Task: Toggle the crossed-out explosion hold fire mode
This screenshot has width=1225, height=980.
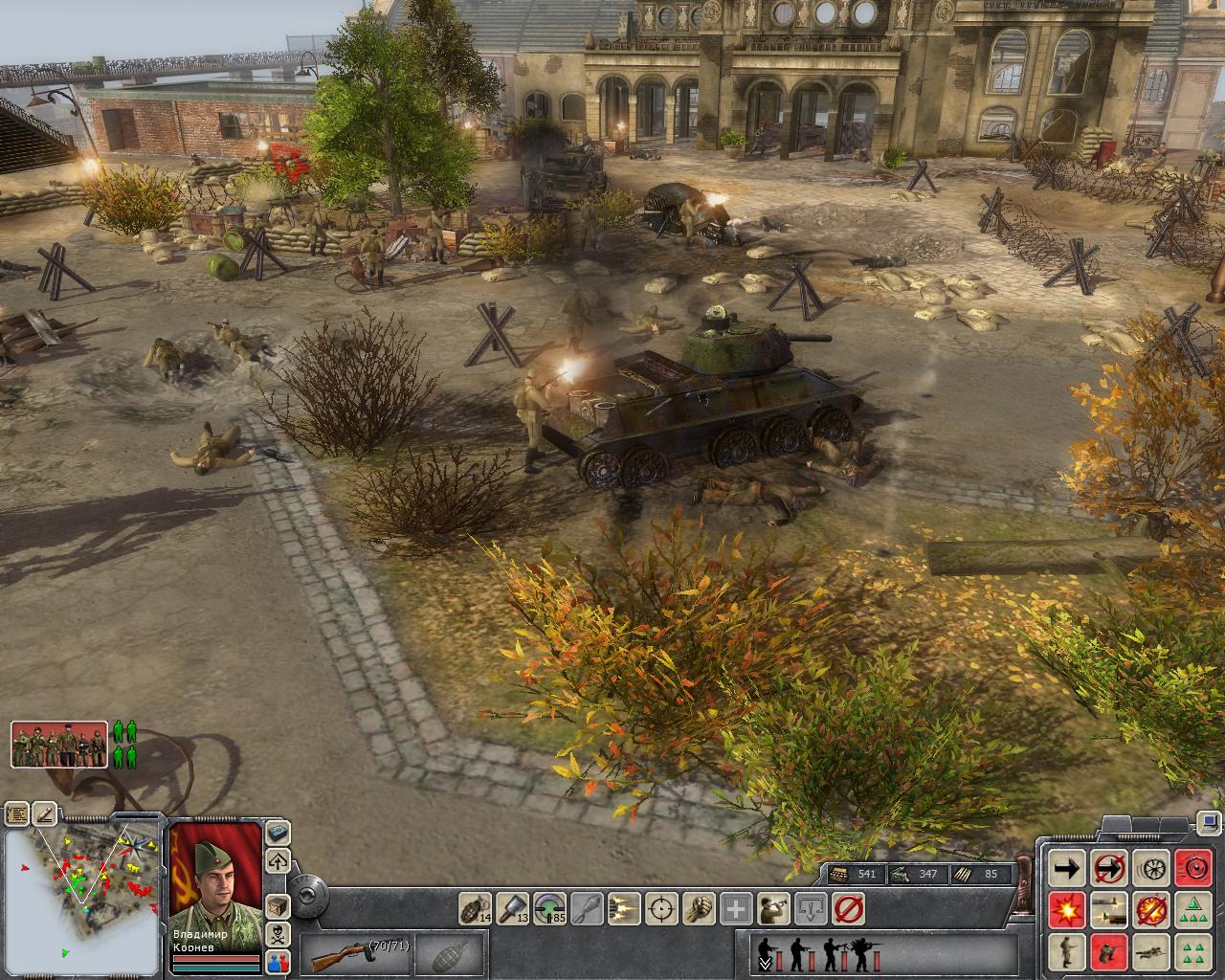Action: [x=1150, y=909]
